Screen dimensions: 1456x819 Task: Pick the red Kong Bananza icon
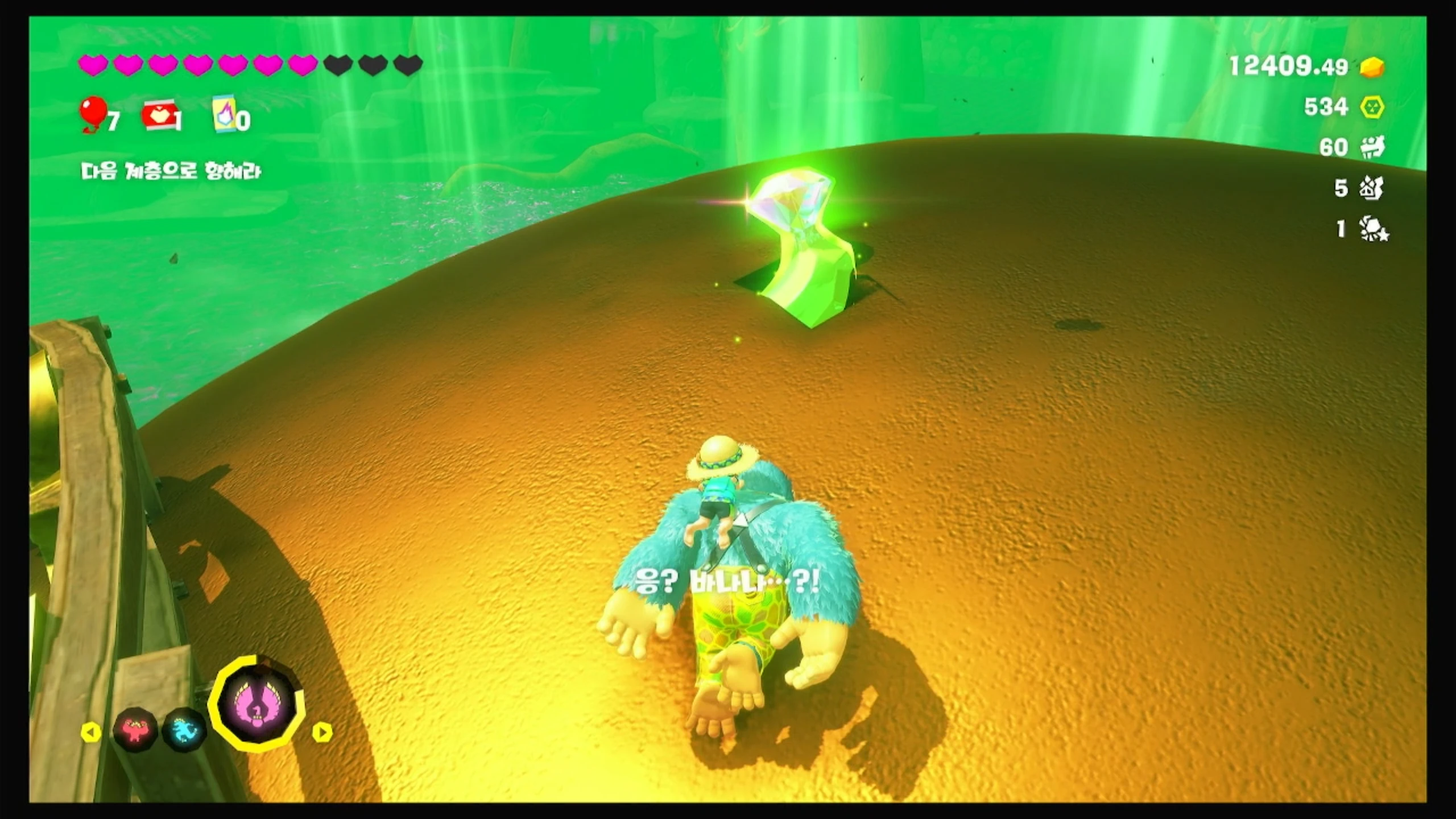135,730
